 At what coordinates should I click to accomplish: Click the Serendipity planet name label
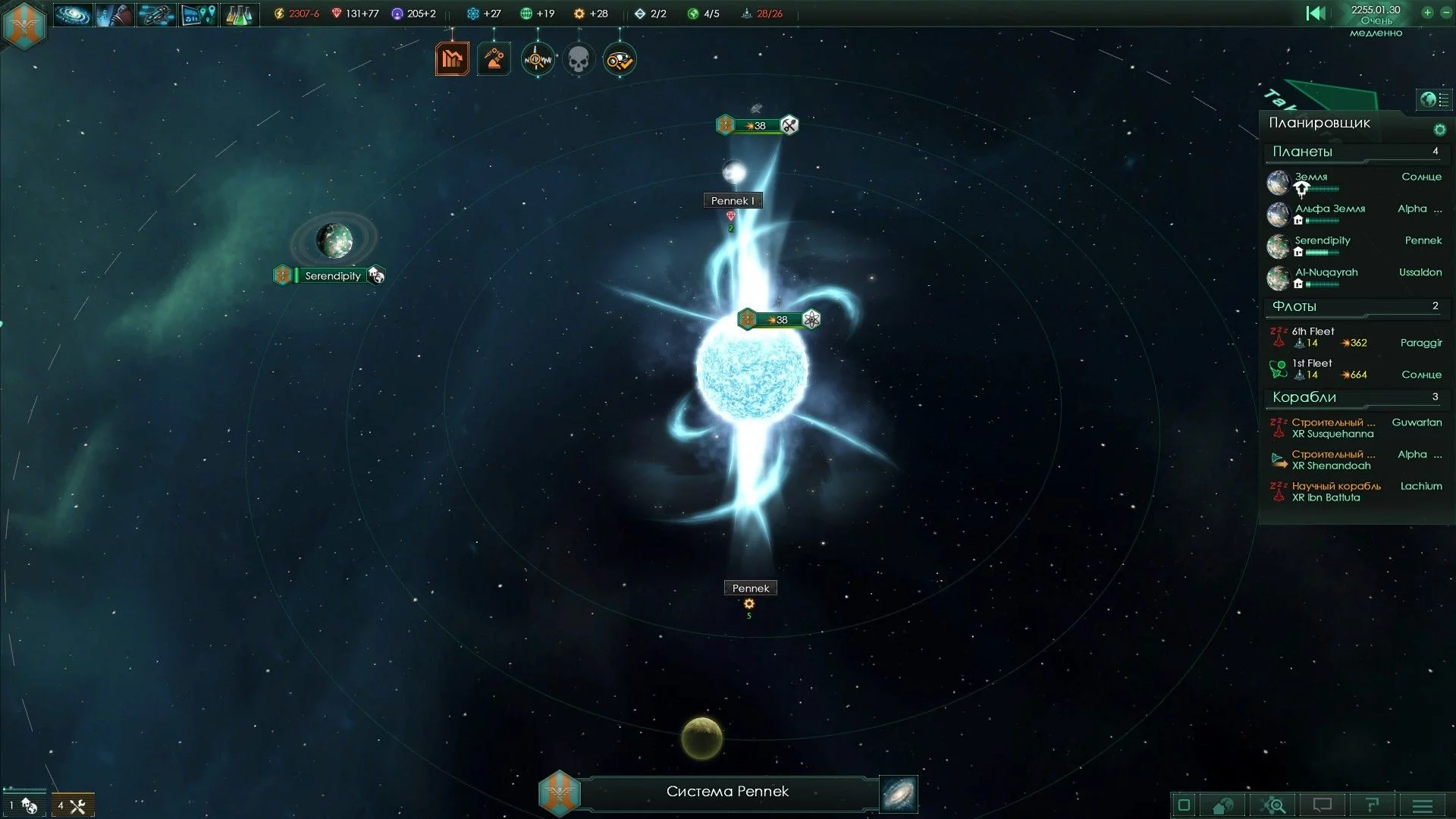coord(332,276)
